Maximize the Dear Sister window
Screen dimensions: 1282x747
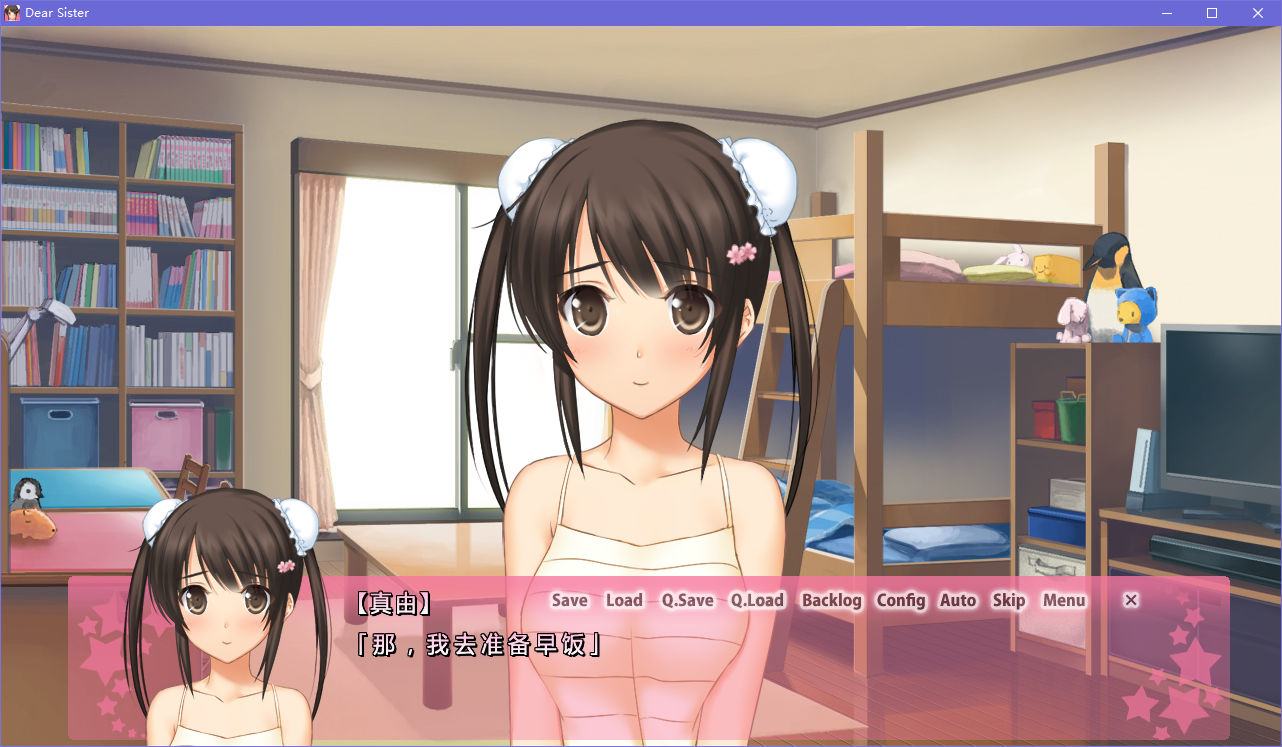(x=1212, y=13)
